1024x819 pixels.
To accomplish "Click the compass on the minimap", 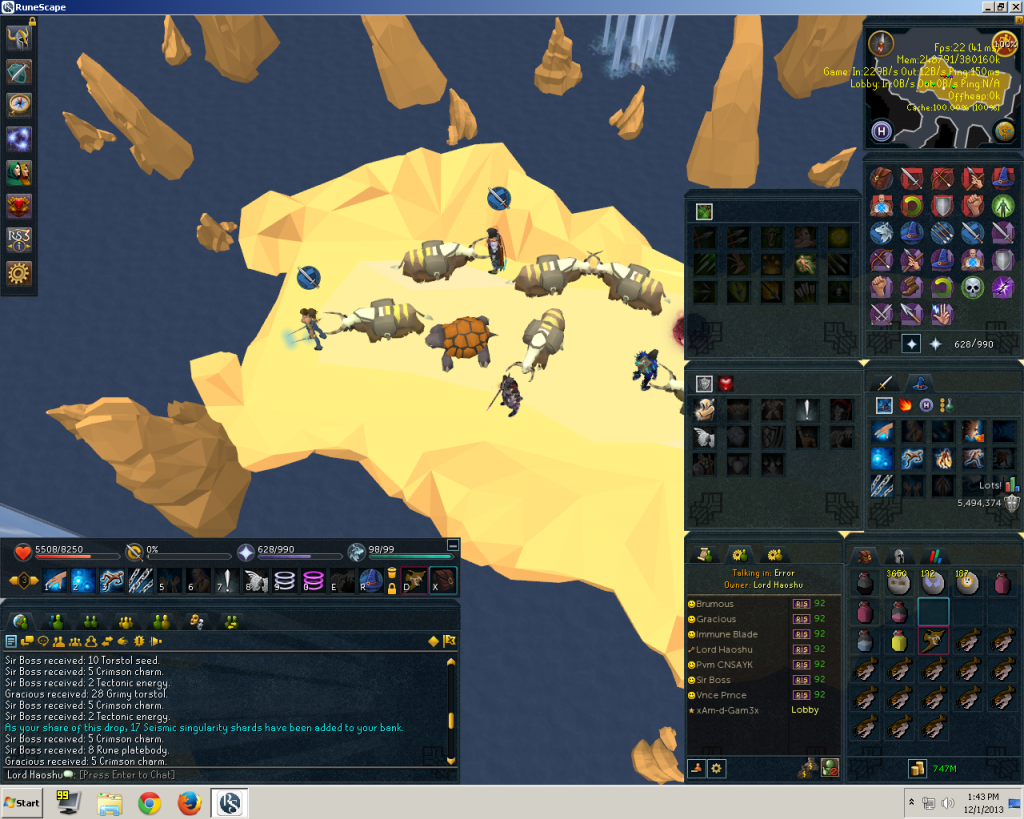I will [x=881, y=43].
